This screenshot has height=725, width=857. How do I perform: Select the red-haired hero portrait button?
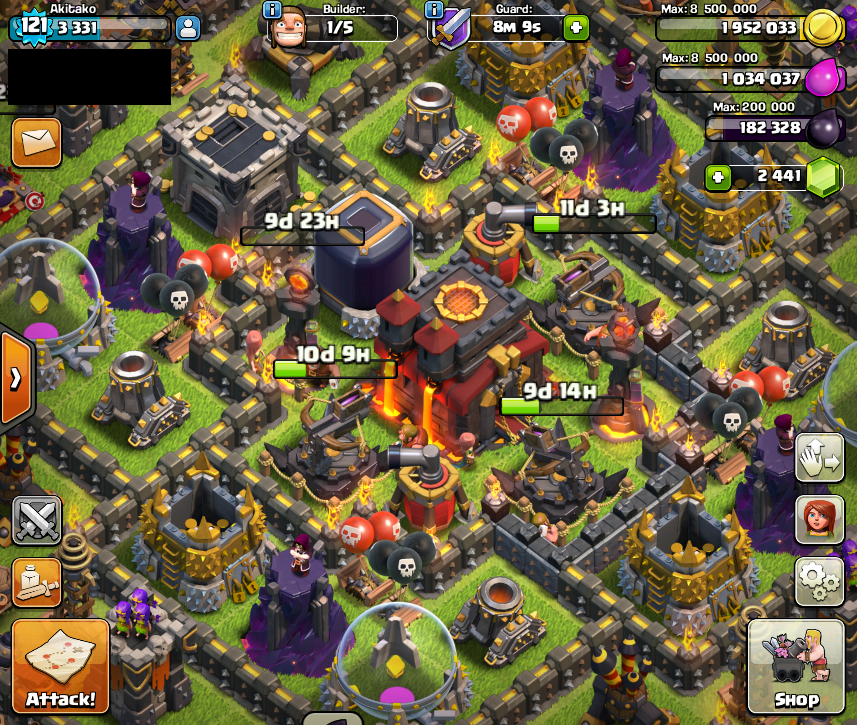(x=819, y=519)
